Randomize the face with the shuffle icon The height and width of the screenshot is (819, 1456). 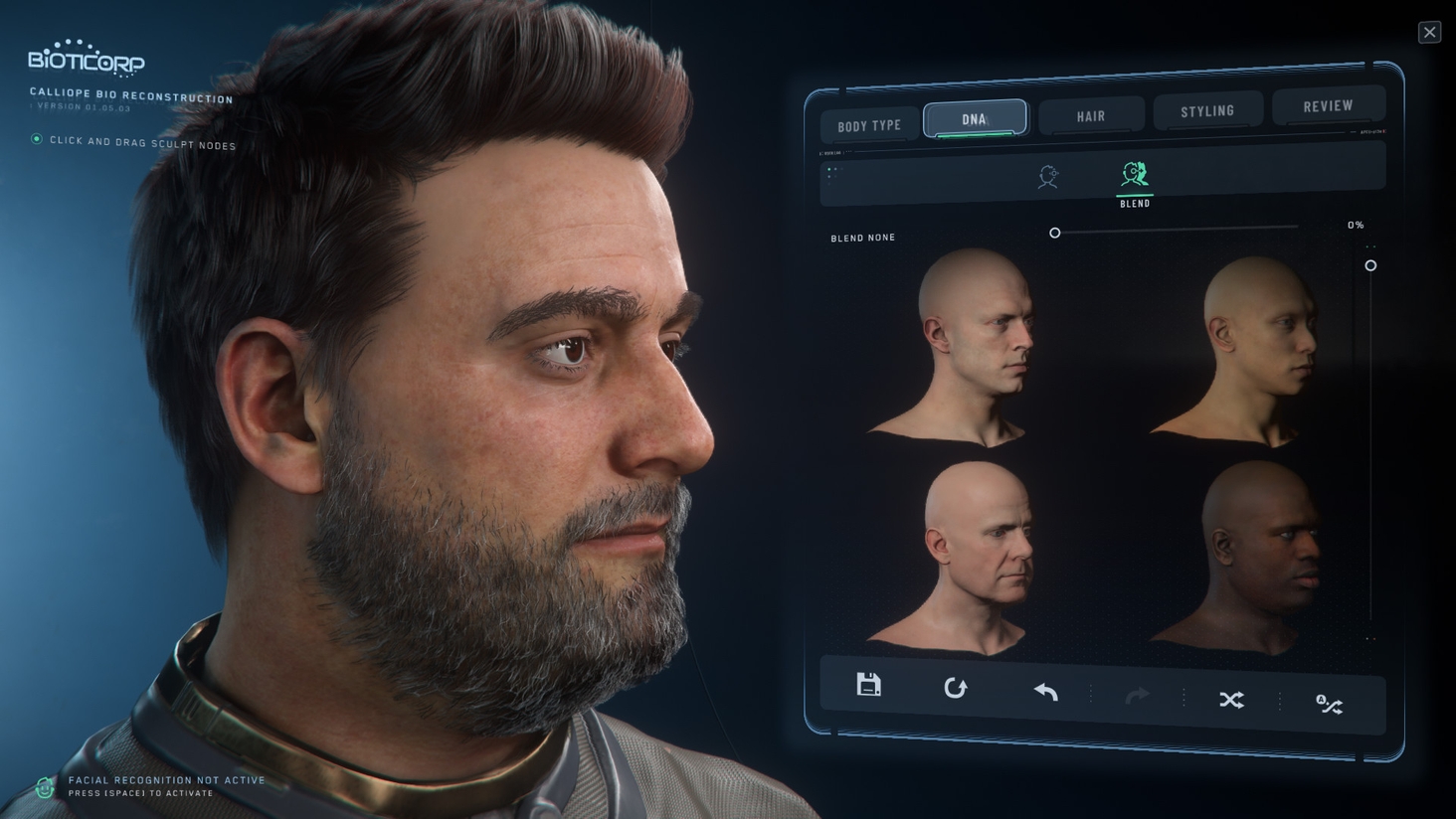(x=1230, y=700)
